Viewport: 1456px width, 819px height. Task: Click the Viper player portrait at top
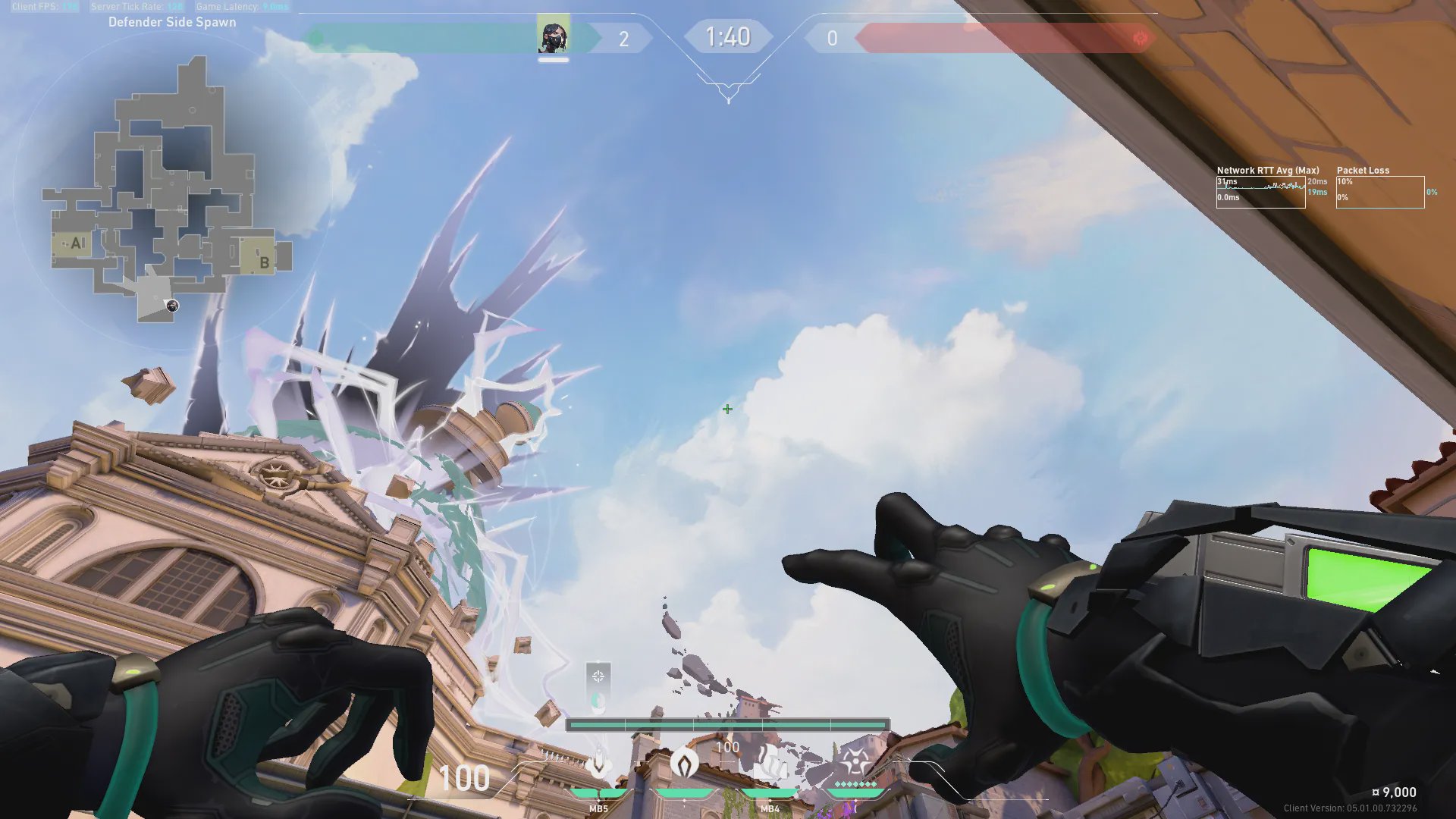tap(554, 37)
